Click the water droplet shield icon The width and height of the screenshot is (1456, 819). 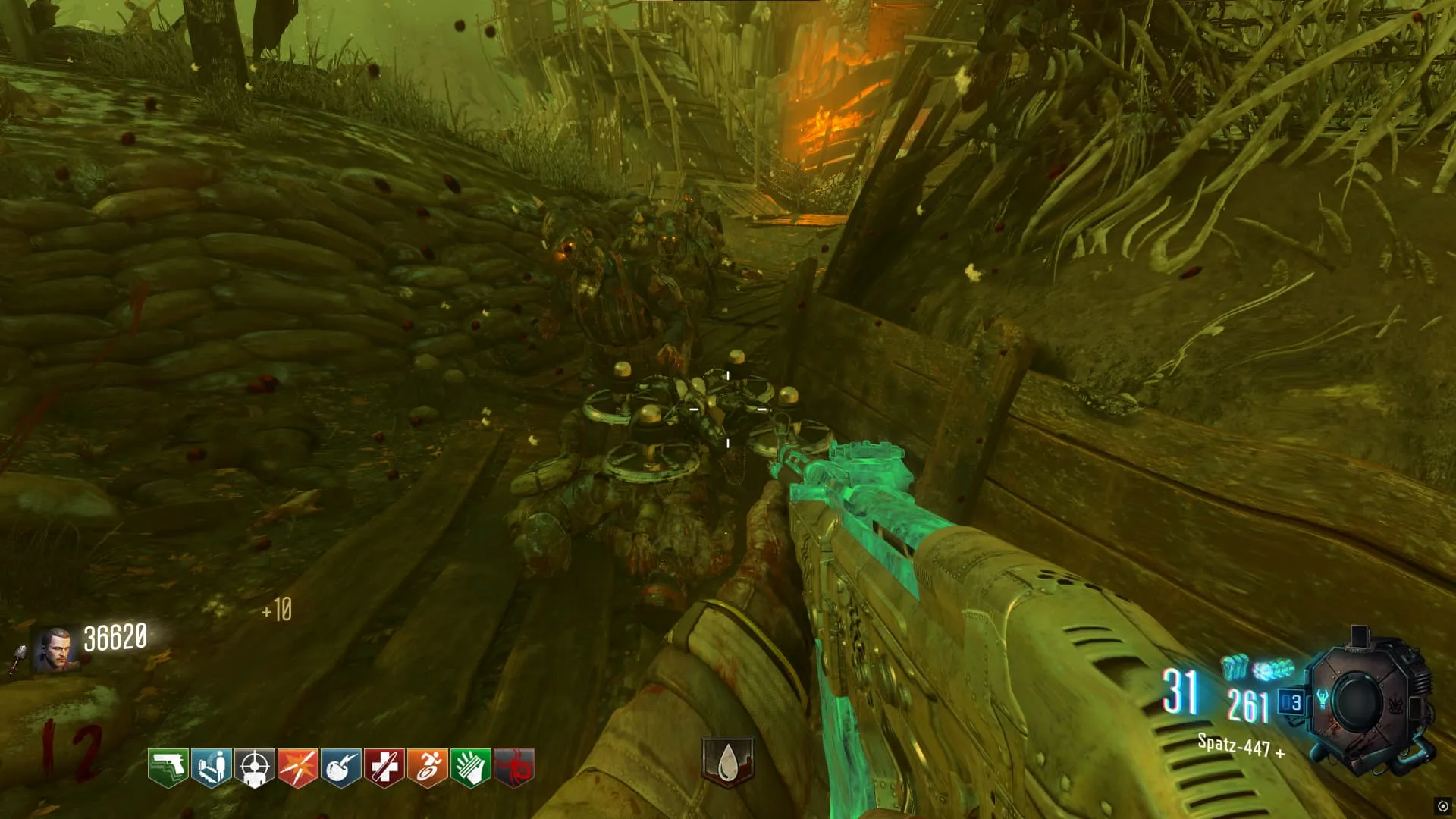(727, 761)
